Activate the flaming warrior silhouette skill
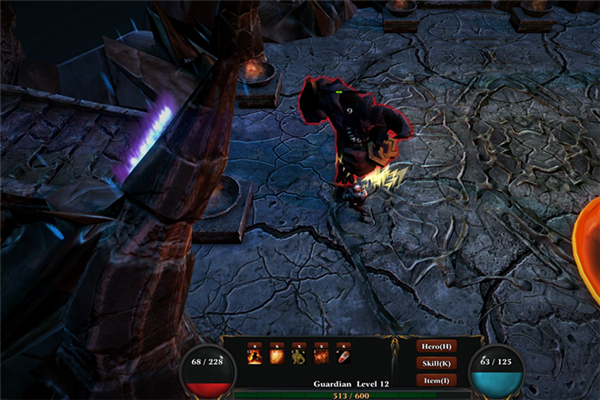The image size is (600, 400). 254,357
